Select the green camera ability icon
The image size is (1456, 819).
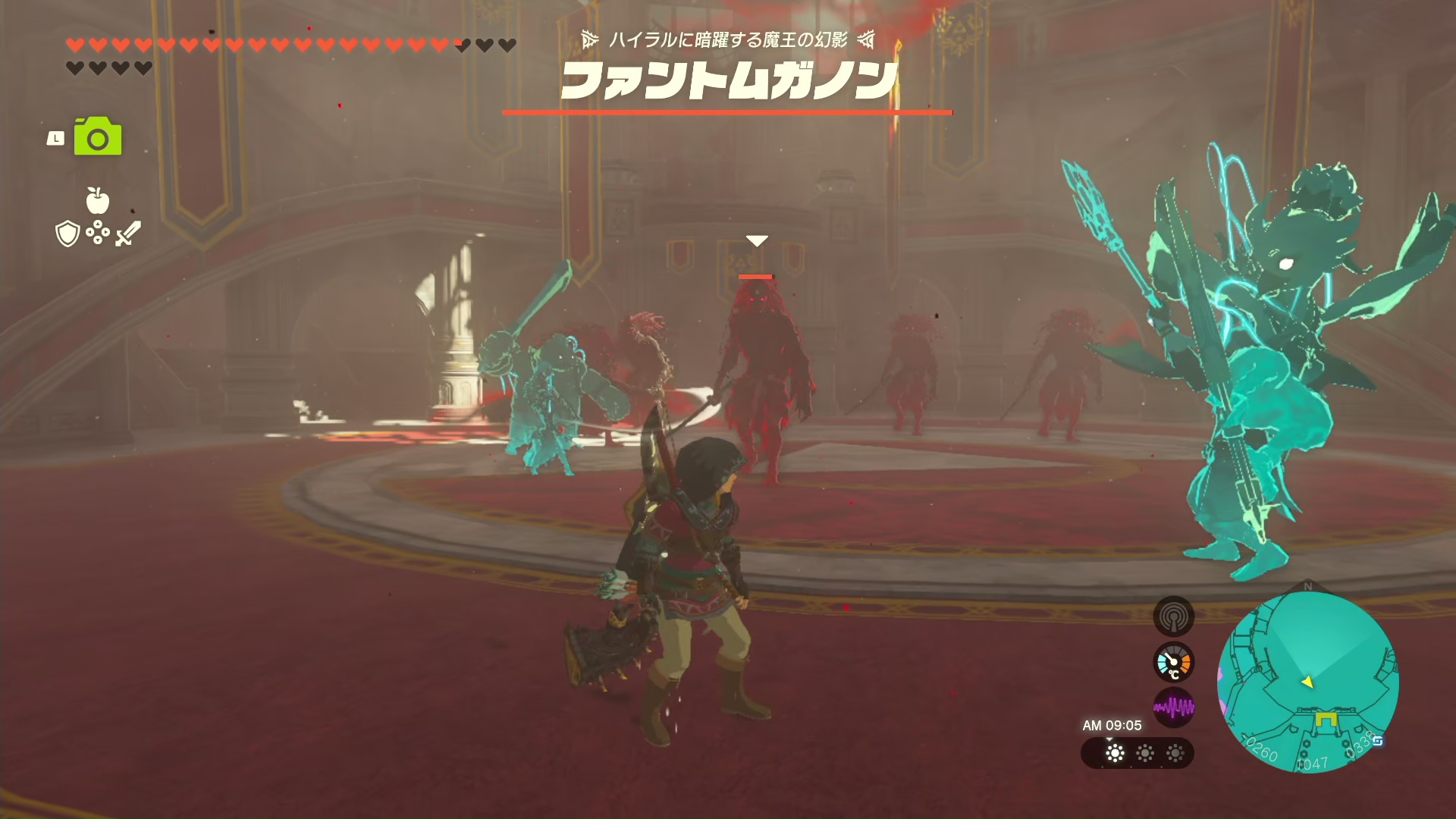pyautogui.click(x=98, y=137)
